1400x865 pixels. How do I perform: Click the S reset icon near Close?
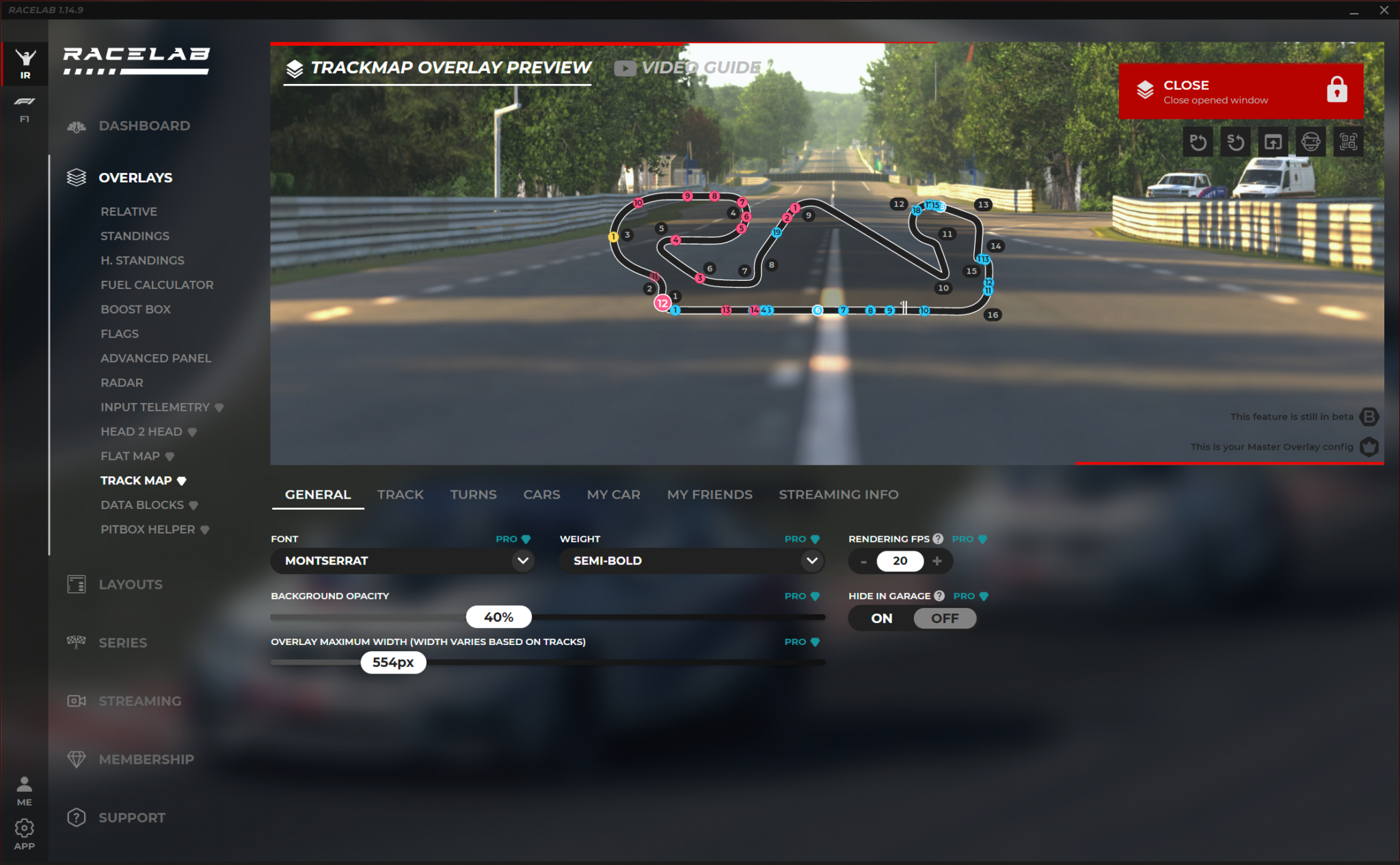pyautogui.click(x=1236, y=141)
